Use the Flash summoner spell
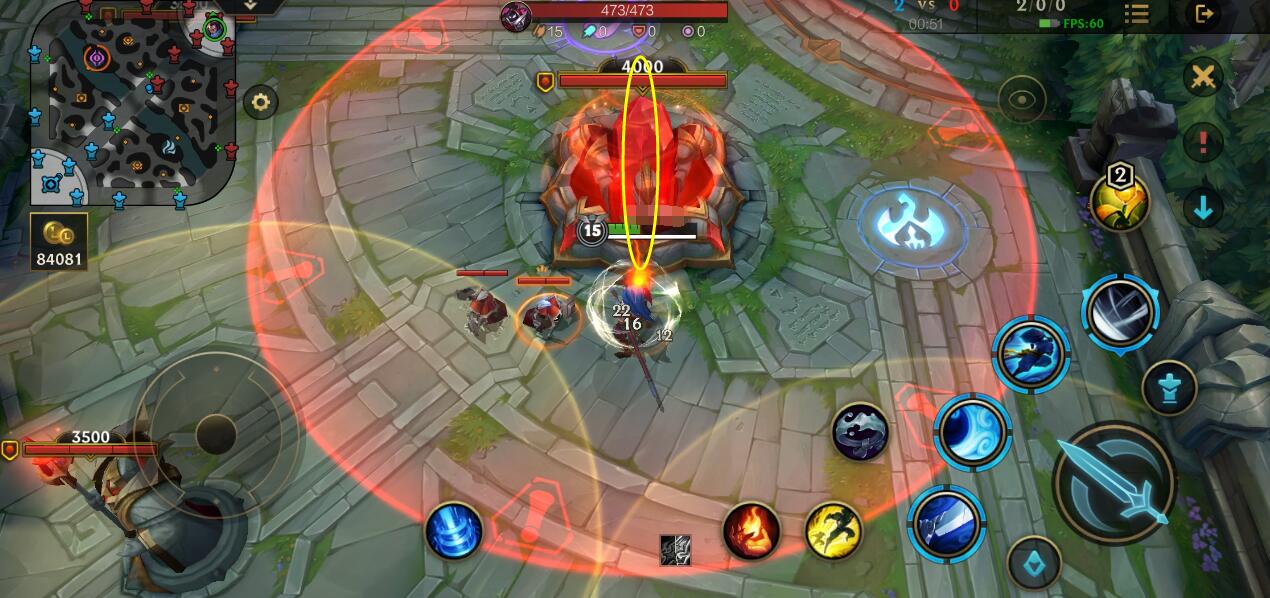 (834, 530)
